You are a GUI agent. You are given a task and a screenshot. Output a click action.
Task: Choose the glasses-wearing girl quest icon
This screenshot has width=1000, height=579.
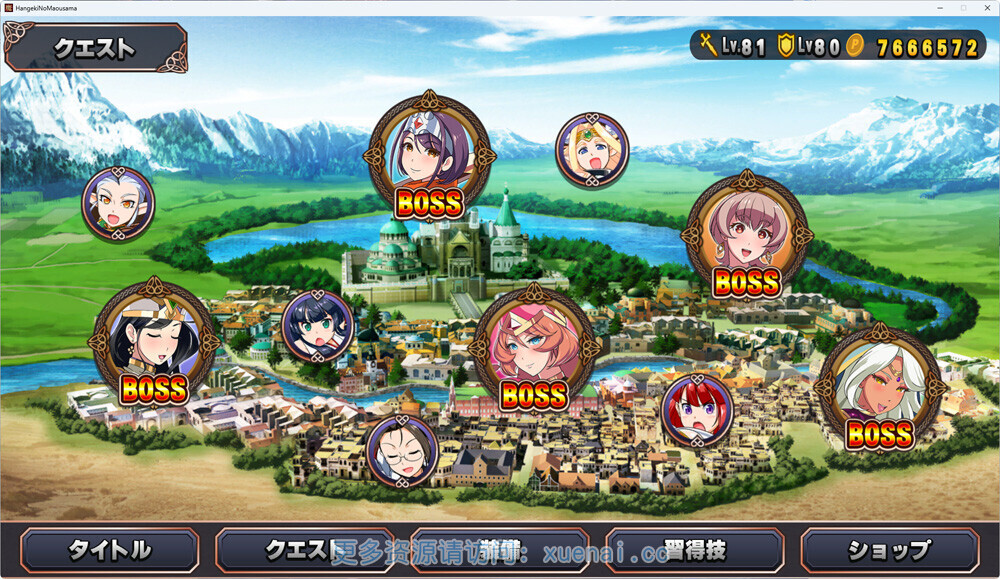[402, 451]
